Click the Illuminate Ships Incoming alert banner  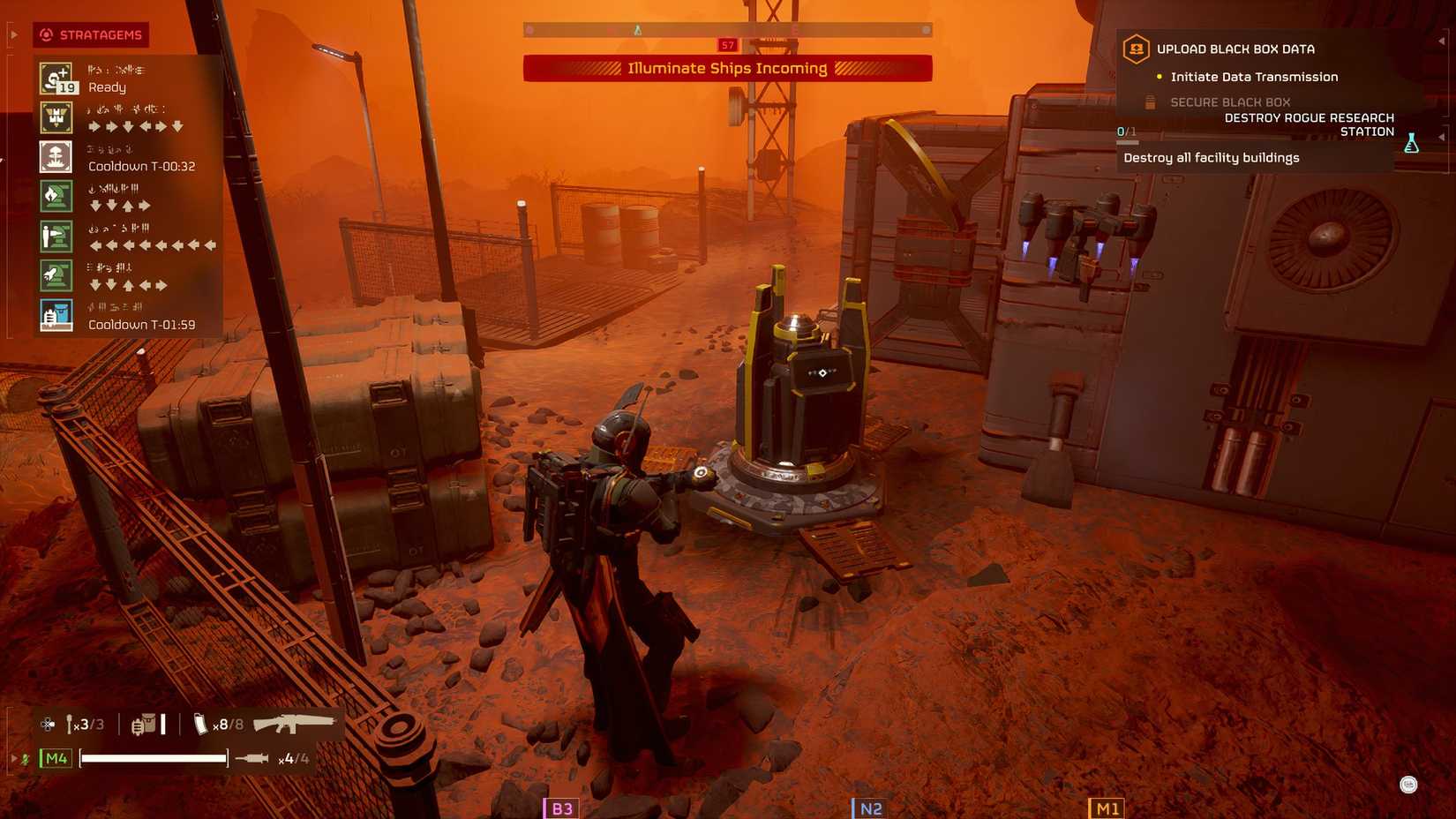click(x=728, y=68)
